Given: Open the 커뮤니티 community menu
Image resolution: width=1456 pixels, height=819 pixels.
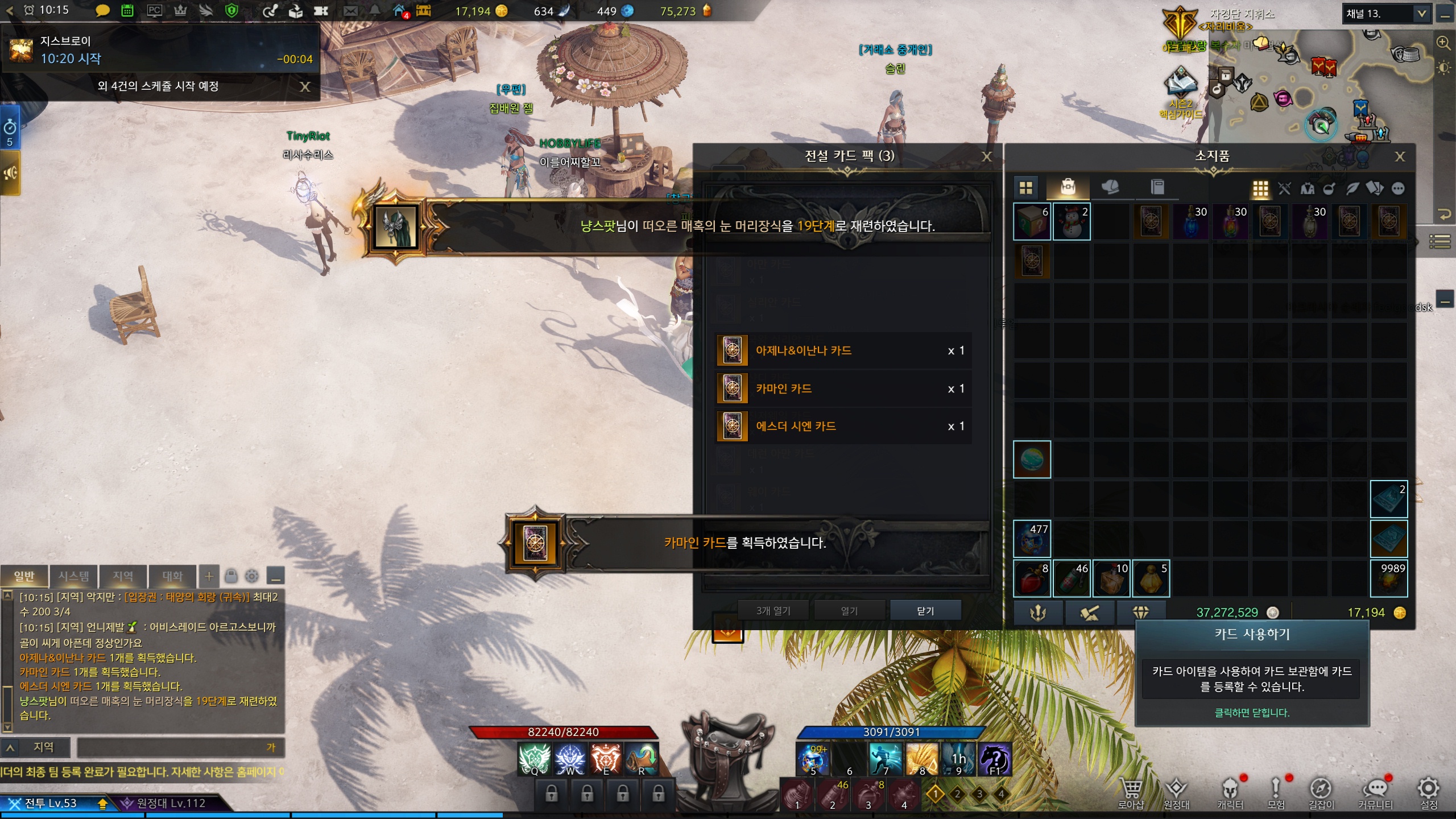Looking at the screenshot, I should click(x=1375, y=793).
